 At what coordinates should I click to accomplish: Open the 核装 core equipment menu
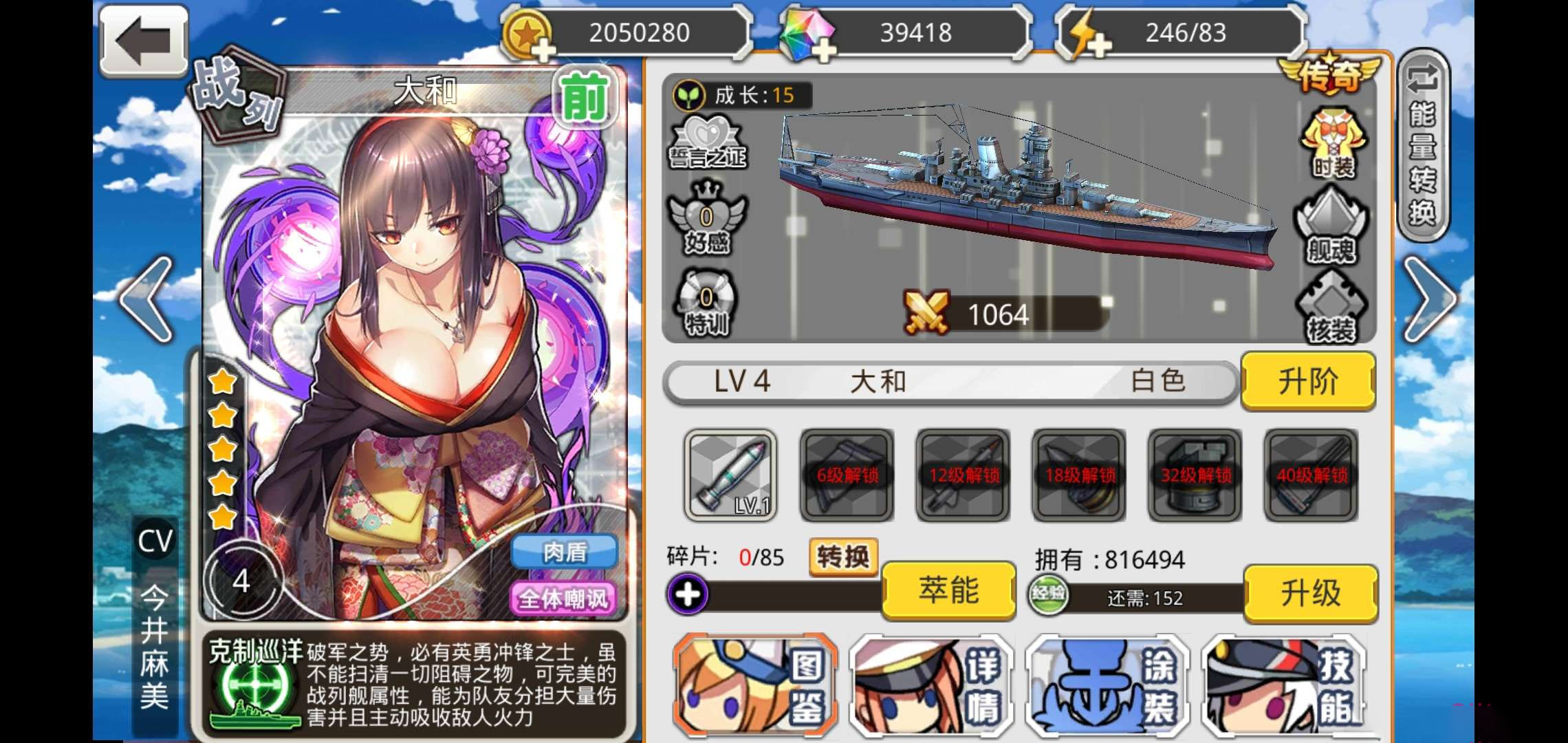(x=1331, y=307)
